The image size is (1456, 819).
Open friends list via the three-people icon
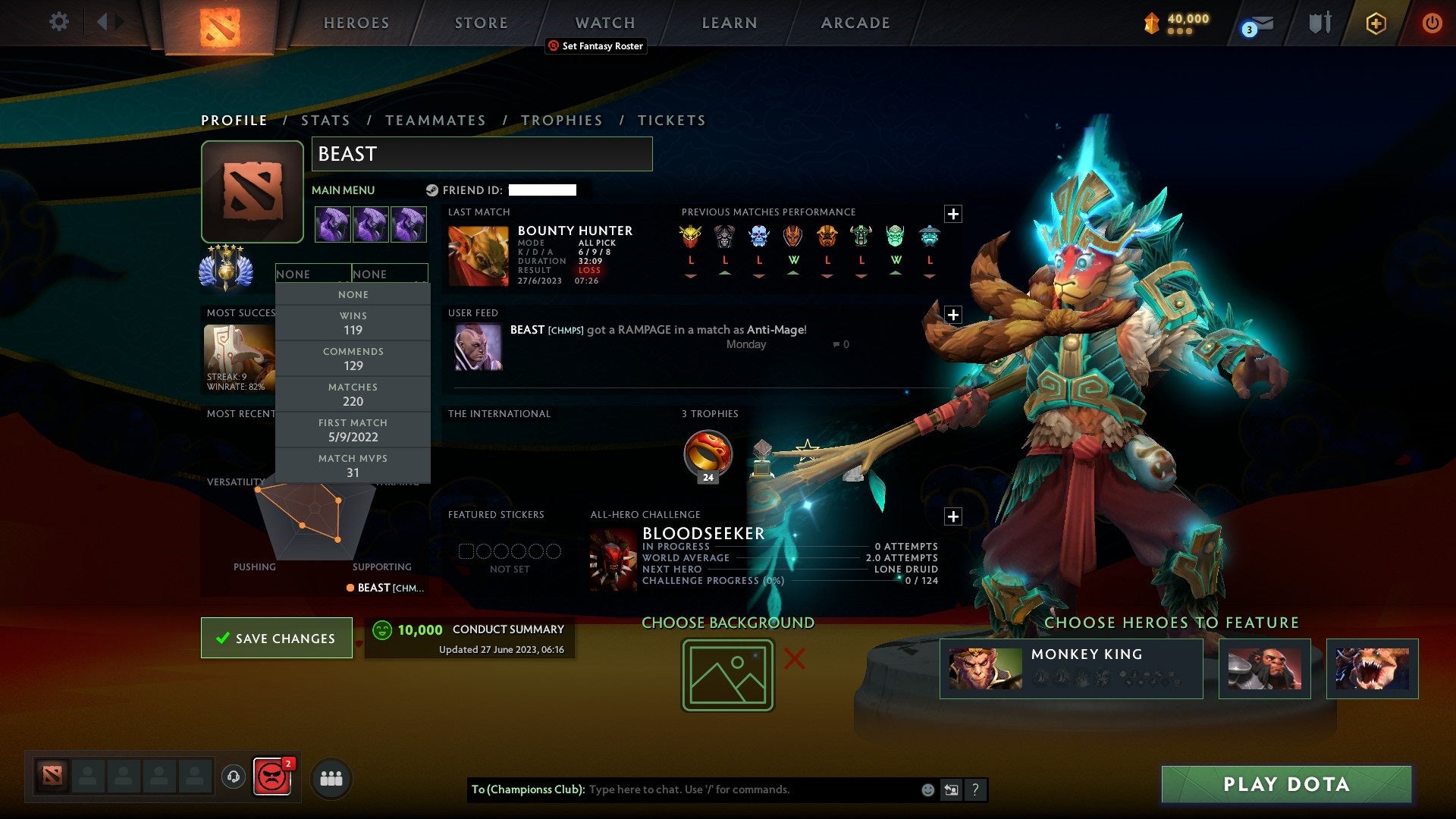331,777
